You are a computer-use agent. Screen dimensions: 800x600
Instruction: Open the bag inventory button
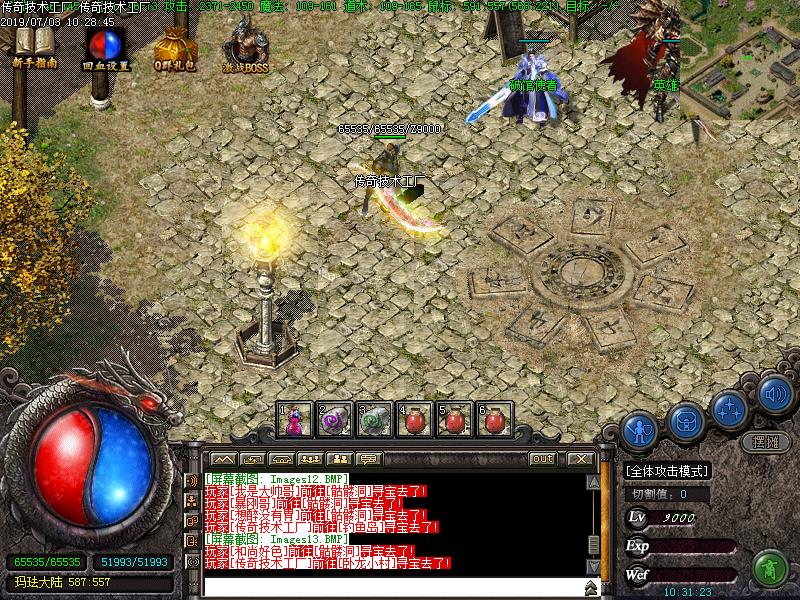[686, 419]
